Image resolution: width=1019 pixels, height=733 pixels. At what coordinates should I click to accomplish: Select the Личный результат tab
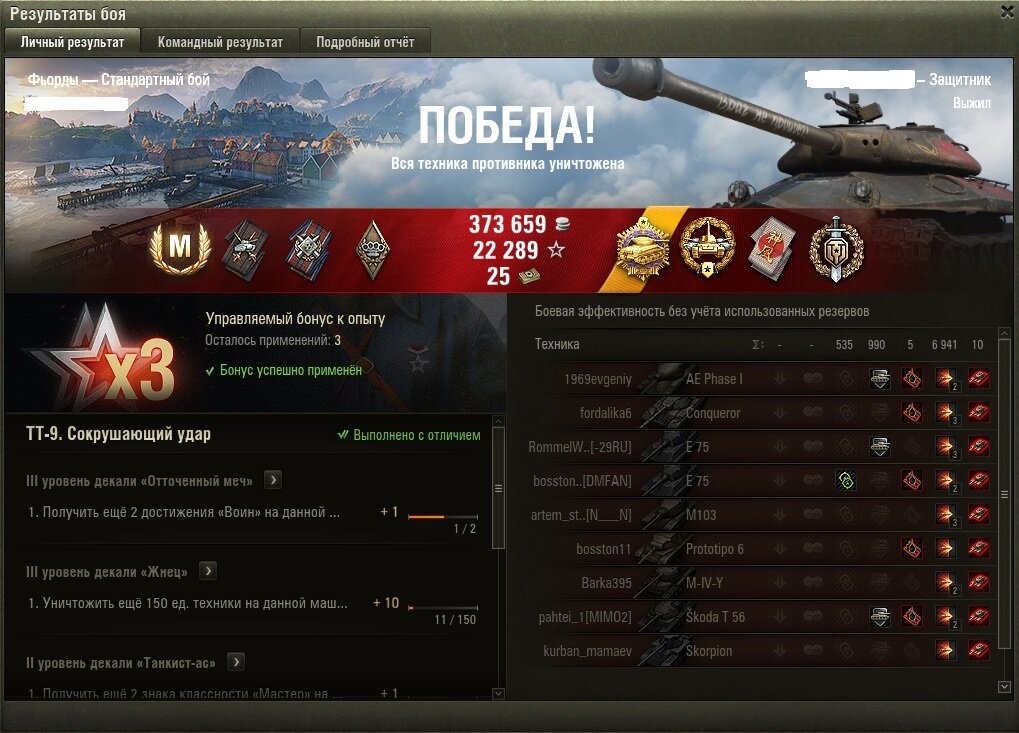(x=72, y=42)
